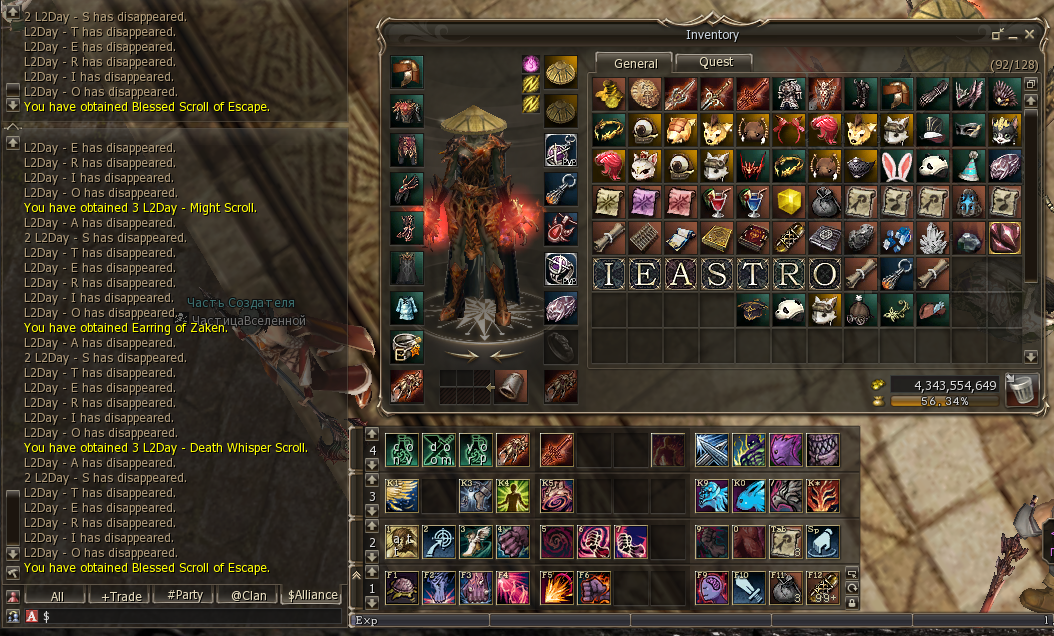
Task: Pick the white bunny ears headgear
Action: 898,165
